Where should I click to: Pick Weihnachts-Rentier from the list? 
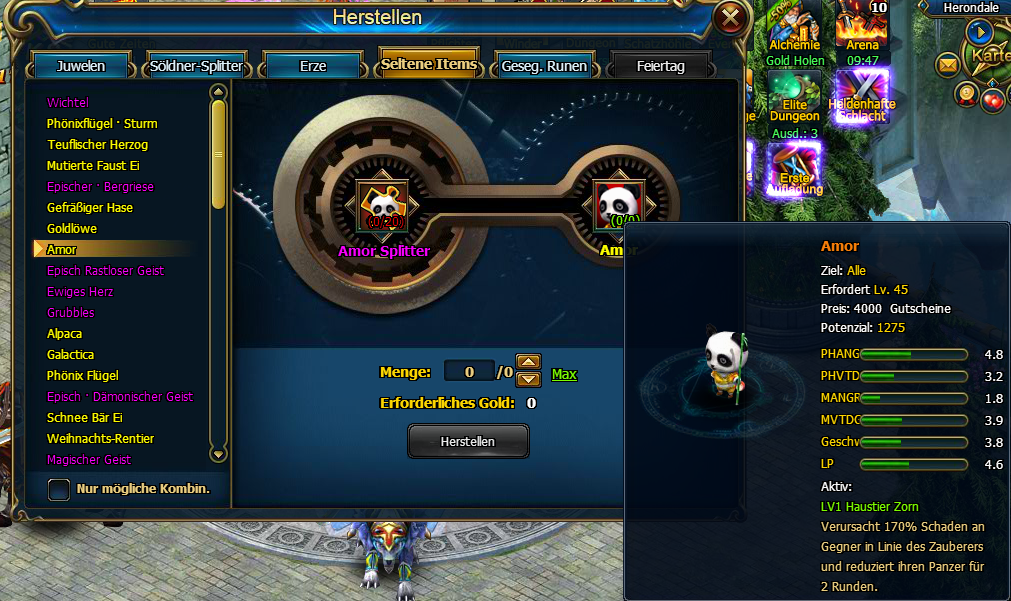[x=100, y=439]
